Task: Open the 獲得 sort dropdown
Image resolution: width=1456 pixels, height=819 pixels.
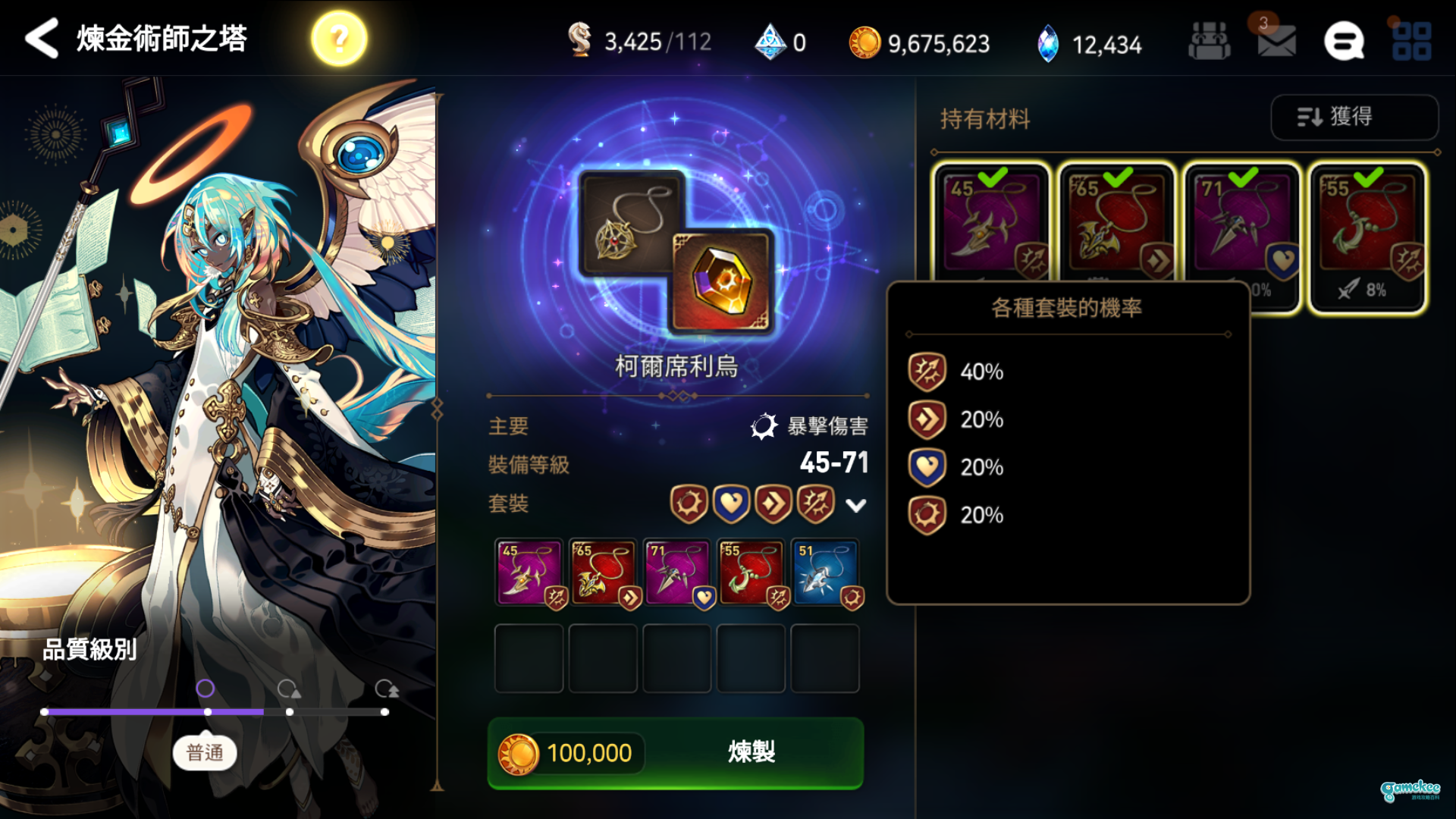Action: pos(1354,118)
